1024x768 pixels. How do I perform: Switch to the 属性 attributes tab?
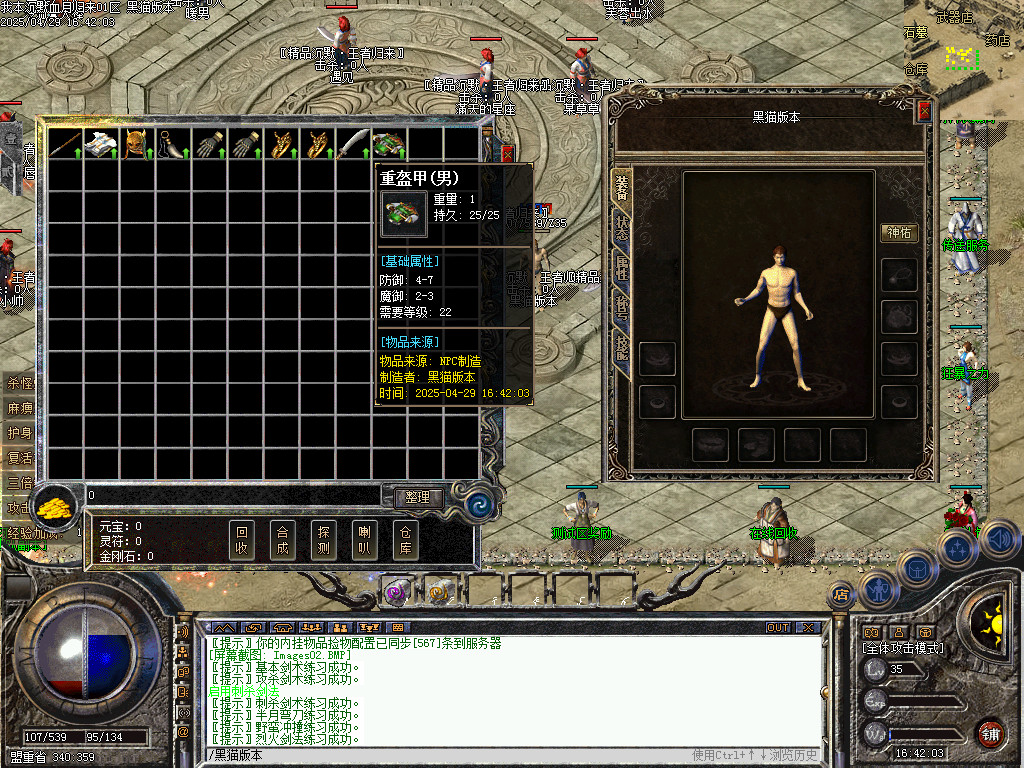pyautogui.click(x=622, y=268)
